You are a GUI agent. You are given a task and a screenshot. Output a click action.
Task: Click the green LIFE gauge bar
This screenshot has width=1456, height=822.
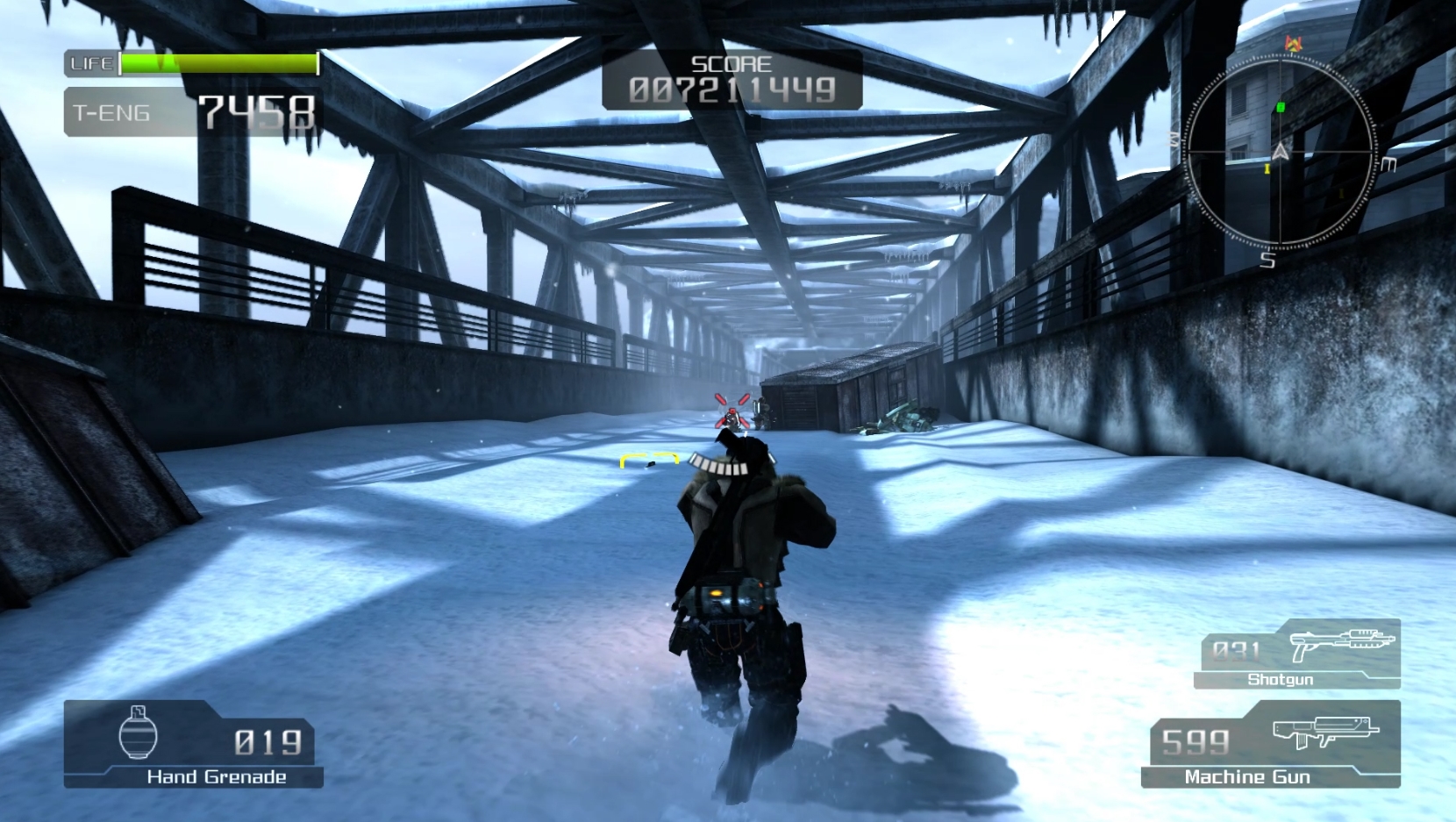pos(219,63)
